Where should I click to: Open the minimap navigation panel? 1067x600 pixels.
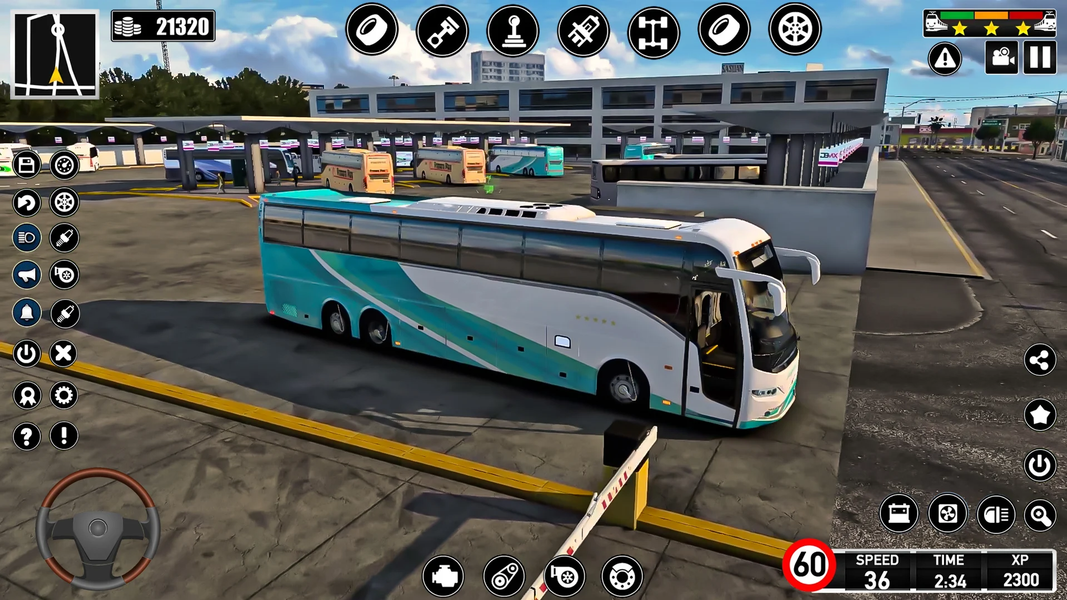point(55,54)
